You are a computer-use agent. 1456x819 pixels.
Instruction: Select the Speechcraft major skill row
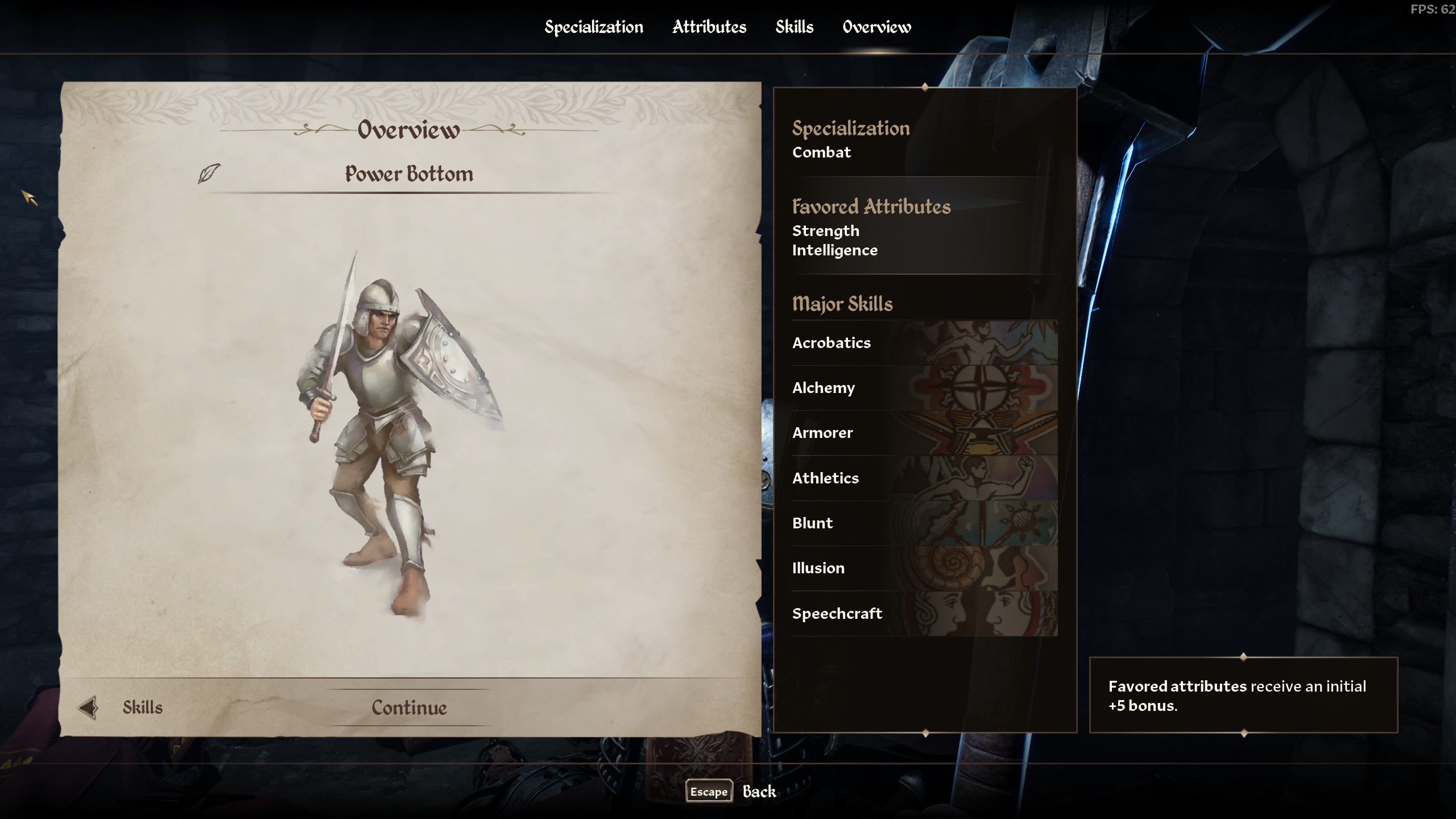tap(924, 614)
